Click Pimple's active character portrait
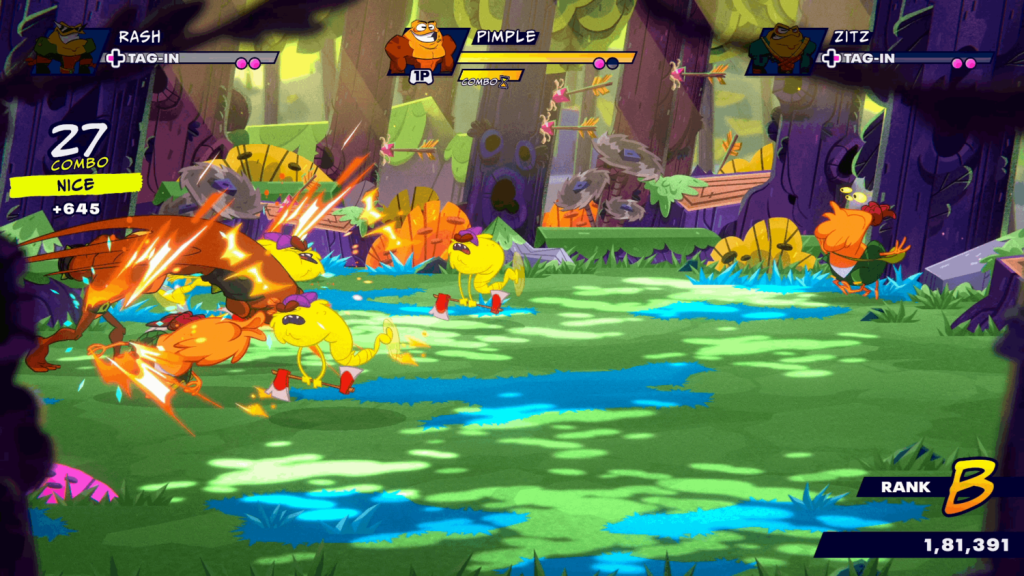The image size is (1024, 576). [x=424, y=49]
